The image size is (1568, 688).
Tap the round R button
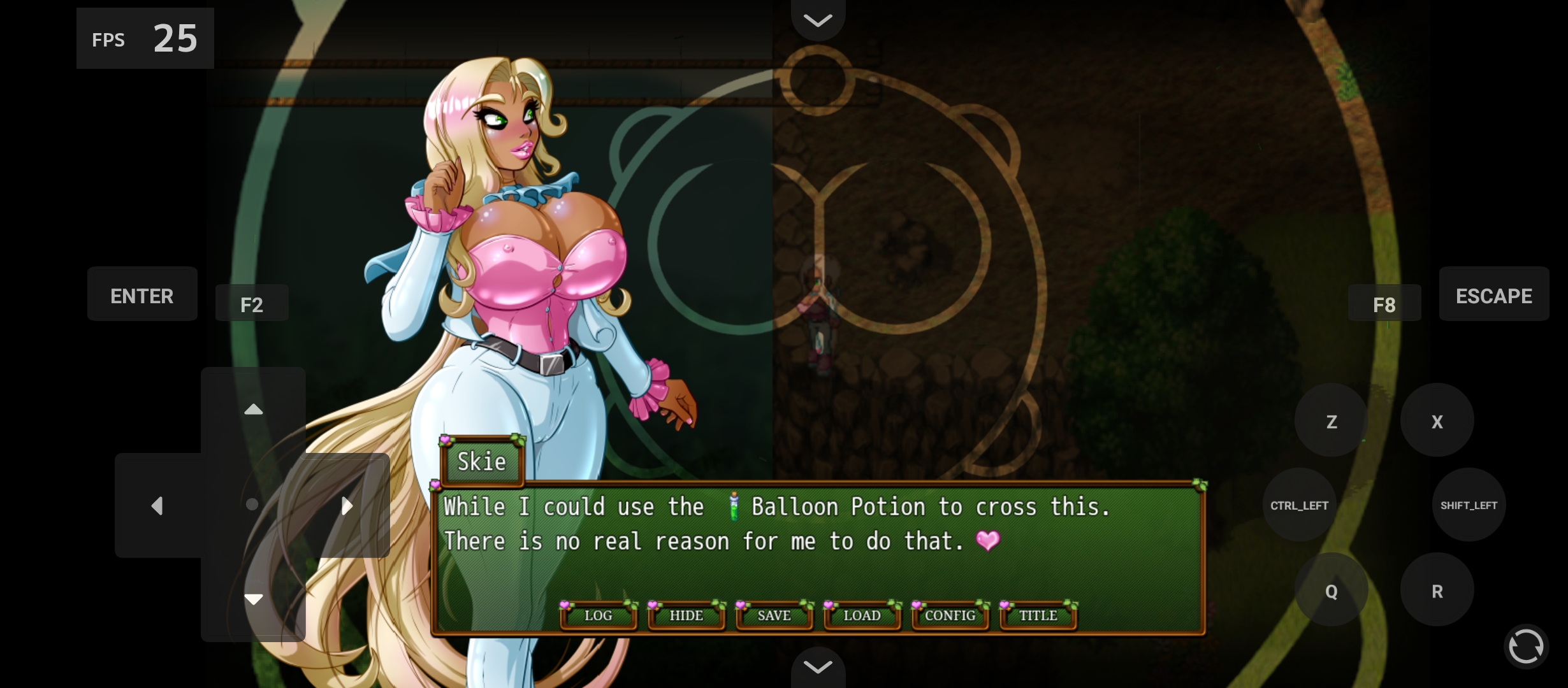pyautogui.click(x=1437, y=591)
